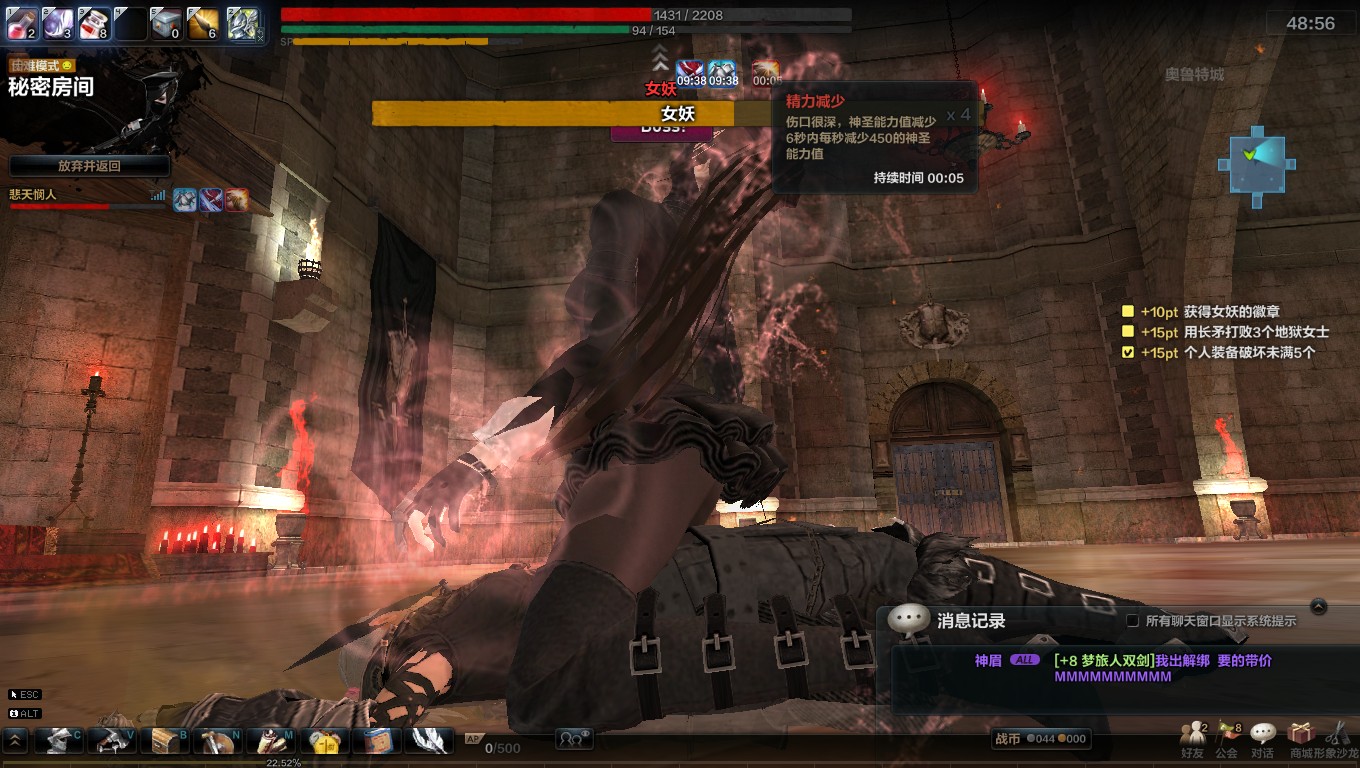Open the treasure chest inventory icon
This screenshot has height=768, width=1360.
163,740
